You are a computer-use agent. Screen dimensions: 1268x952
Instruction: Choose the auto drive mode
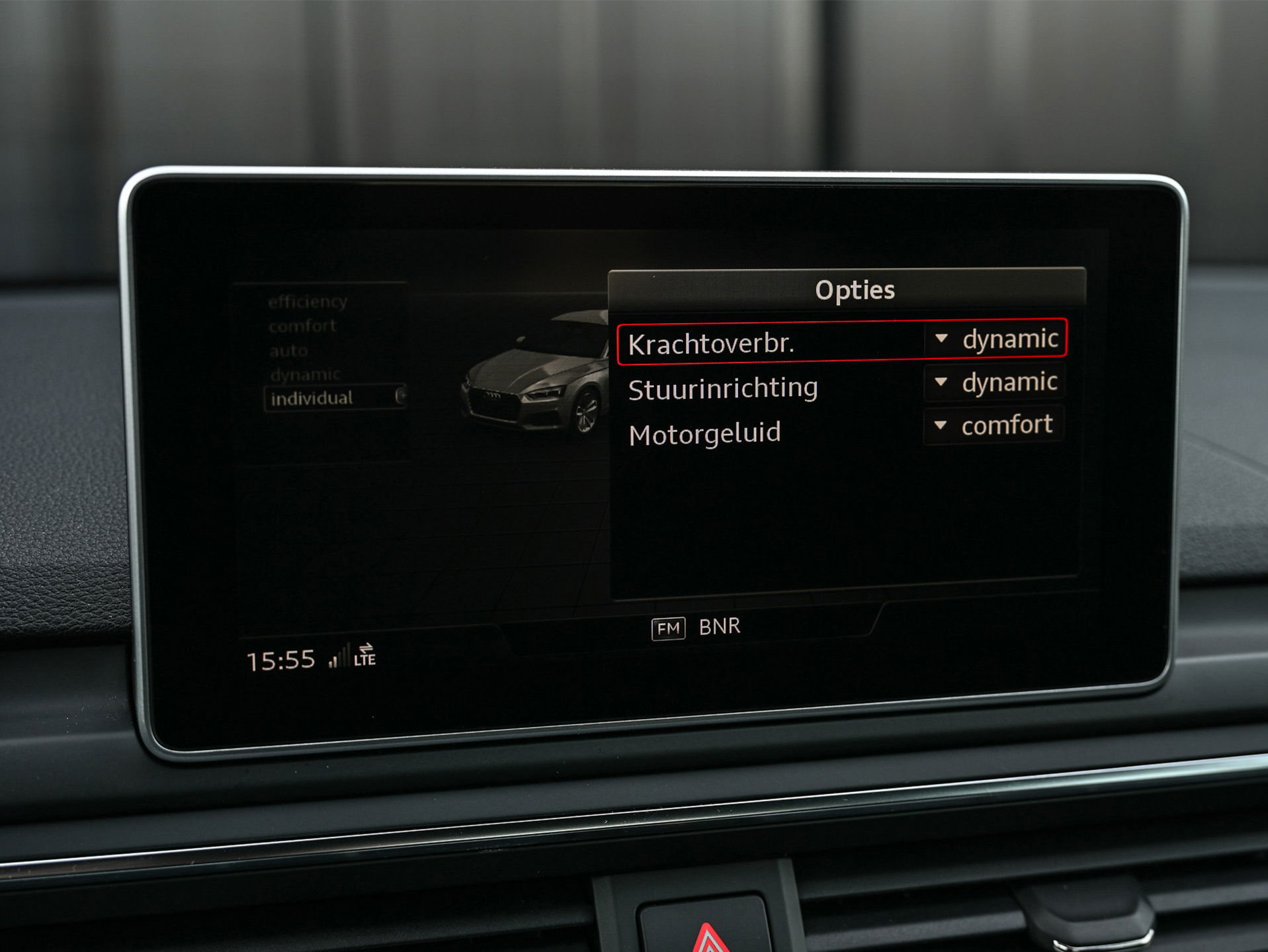(290, 351)
